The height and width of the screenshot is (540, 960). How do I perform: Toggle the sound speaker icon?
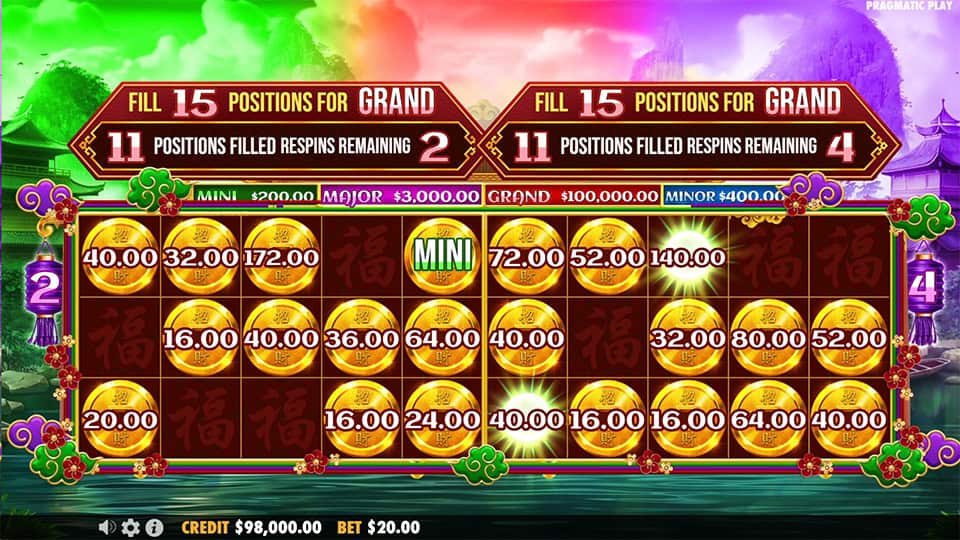[107, 527]
